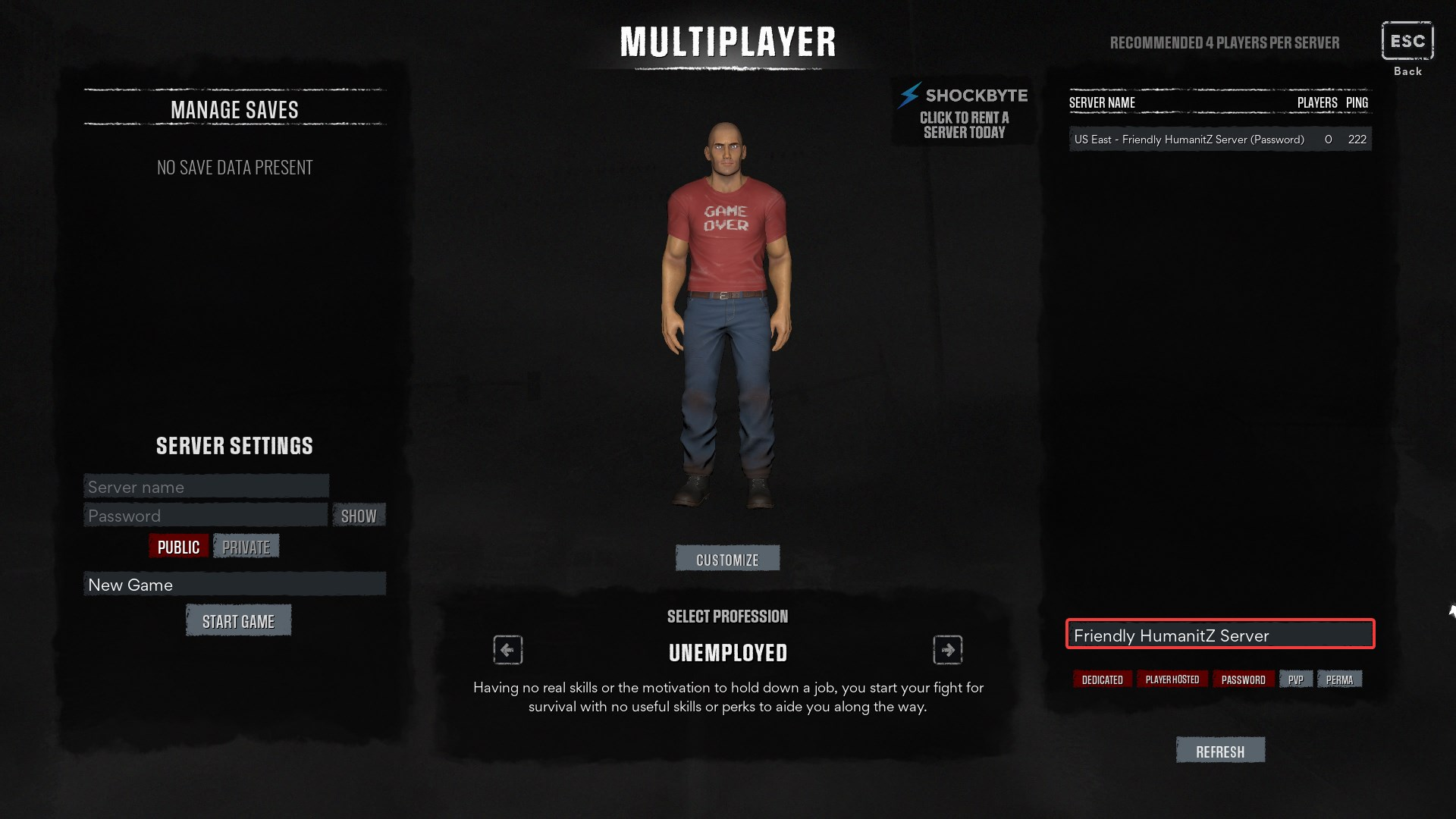Toggle the PLAYER HOSTED server filter
The image size is (1456, 819).
[1173, 679]
